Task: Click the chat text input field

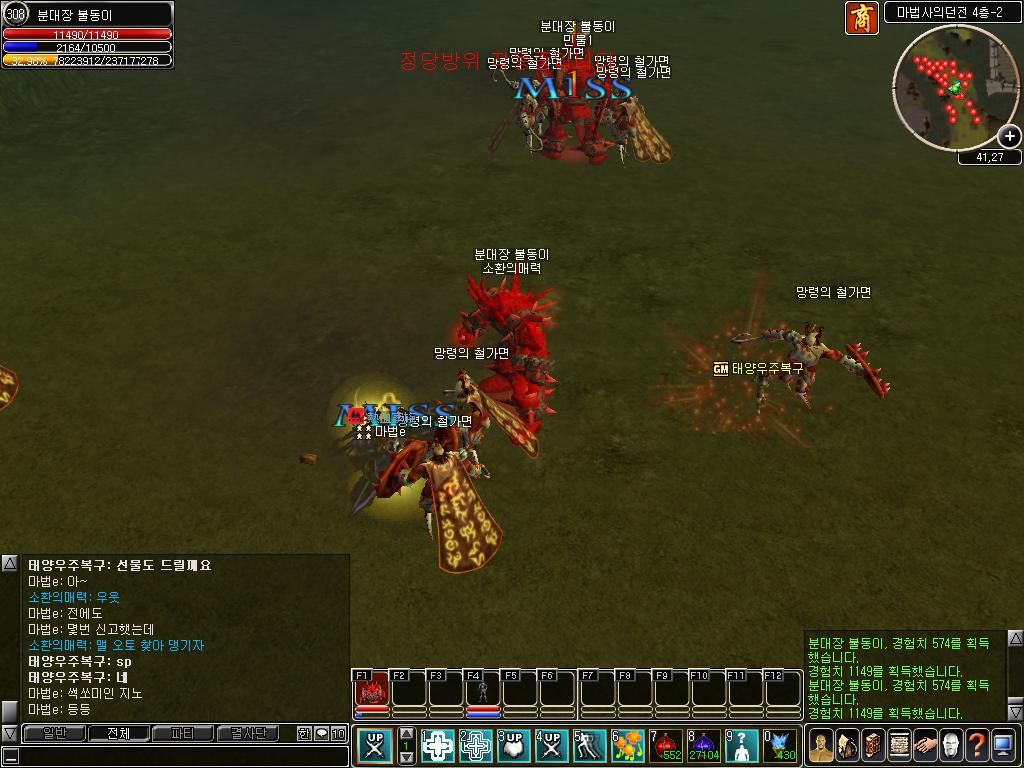Action: click(x=180, y=756)
